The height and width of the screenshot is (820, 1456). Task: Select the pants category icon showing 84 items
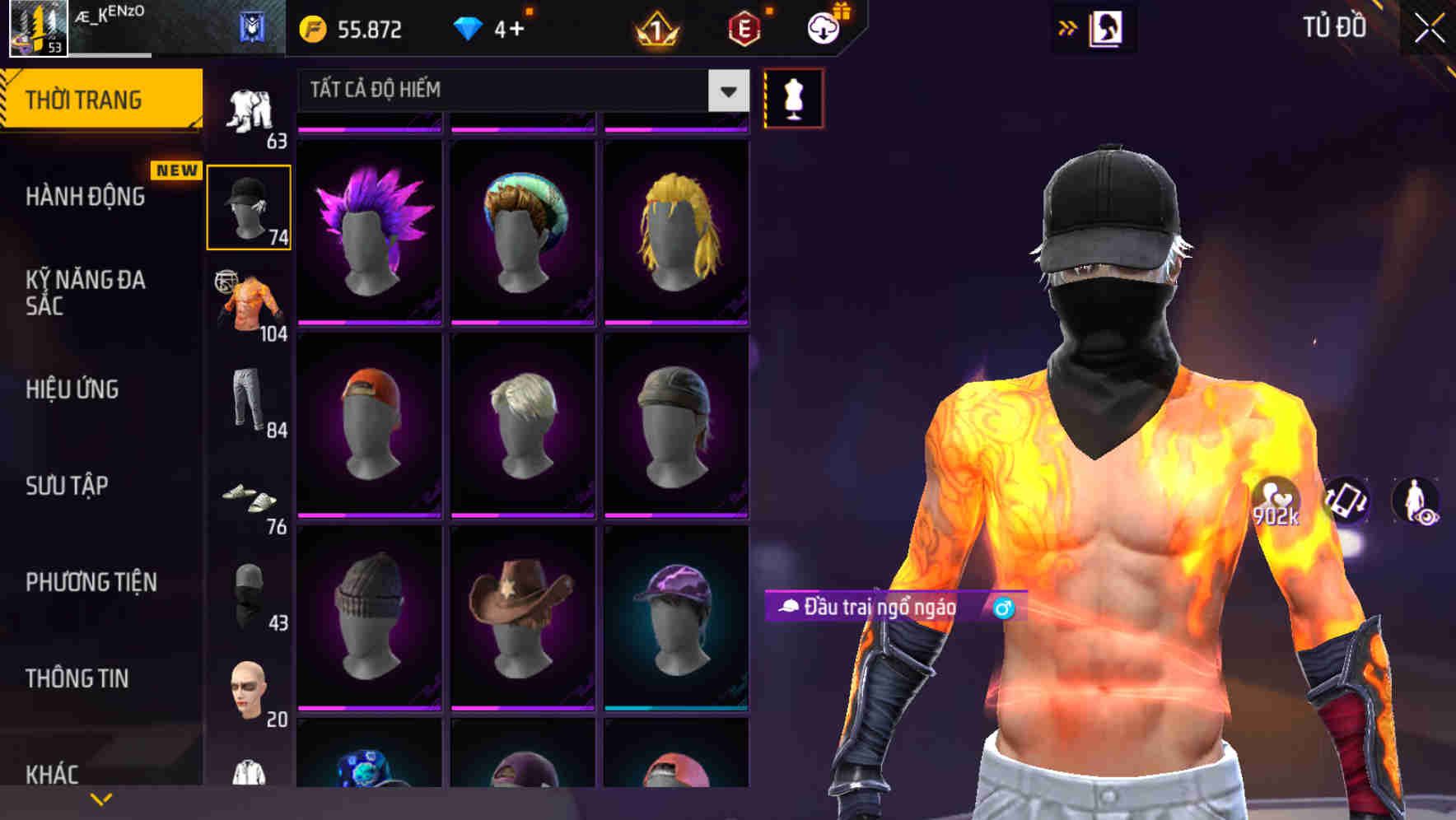tap(248, 401)
